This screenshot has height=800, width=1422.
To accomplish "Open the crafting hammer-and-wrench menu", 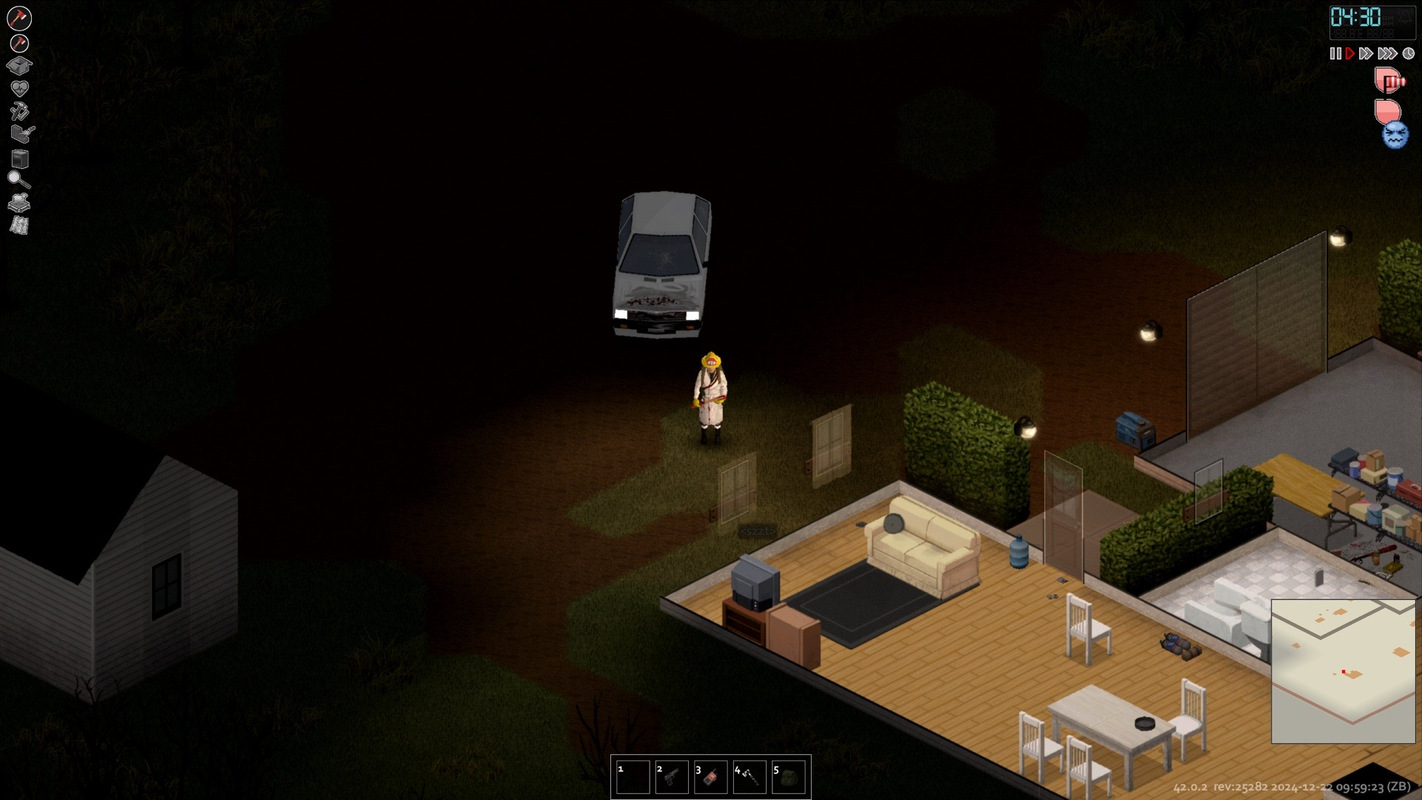I will tap(19, 110).
